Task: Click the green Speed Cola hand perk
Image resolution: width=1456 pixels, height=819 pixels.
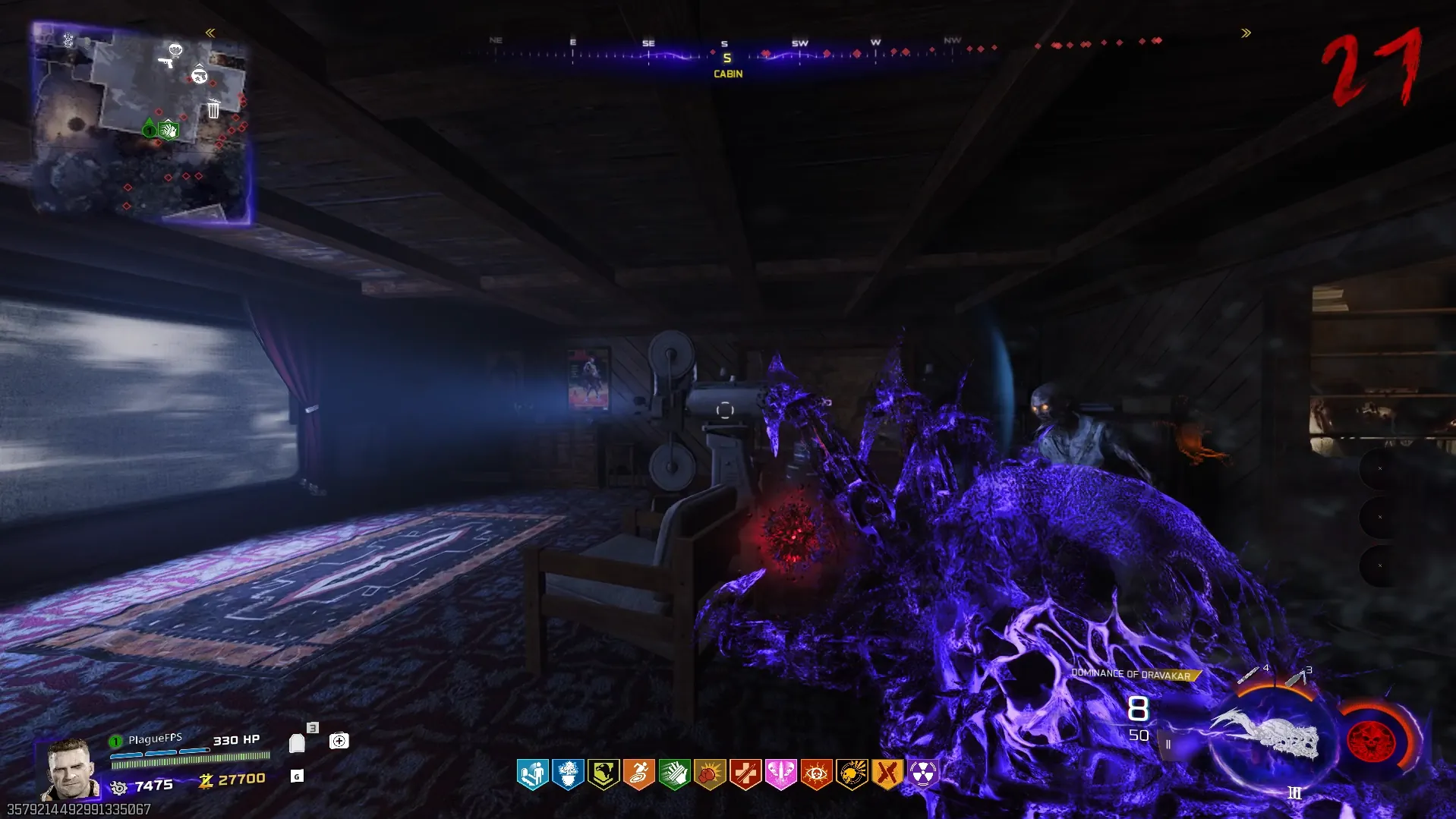Action: click(674, 774)
